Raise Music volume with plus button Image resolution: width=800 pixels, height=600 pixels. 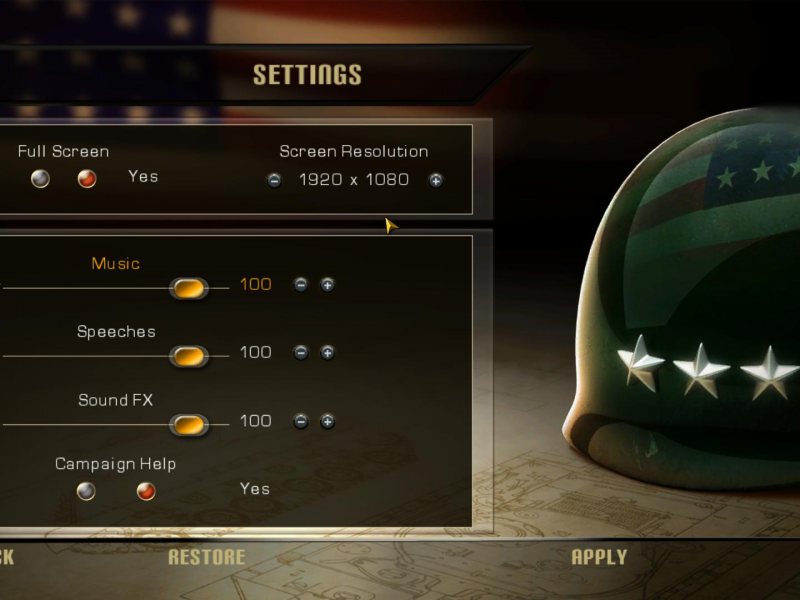(327, 285)
